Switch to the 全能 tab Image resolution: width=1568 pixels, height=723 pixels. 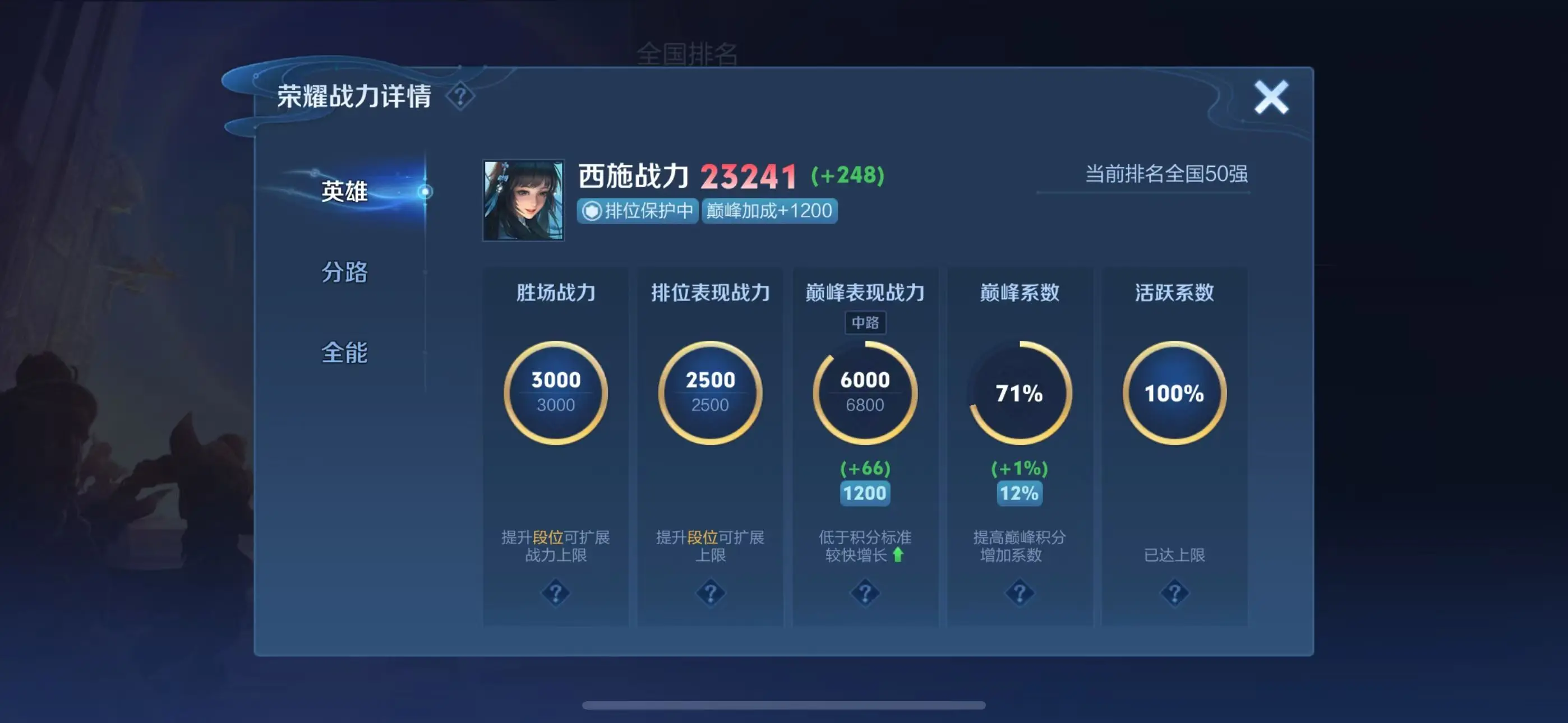(x=344, y=352)
